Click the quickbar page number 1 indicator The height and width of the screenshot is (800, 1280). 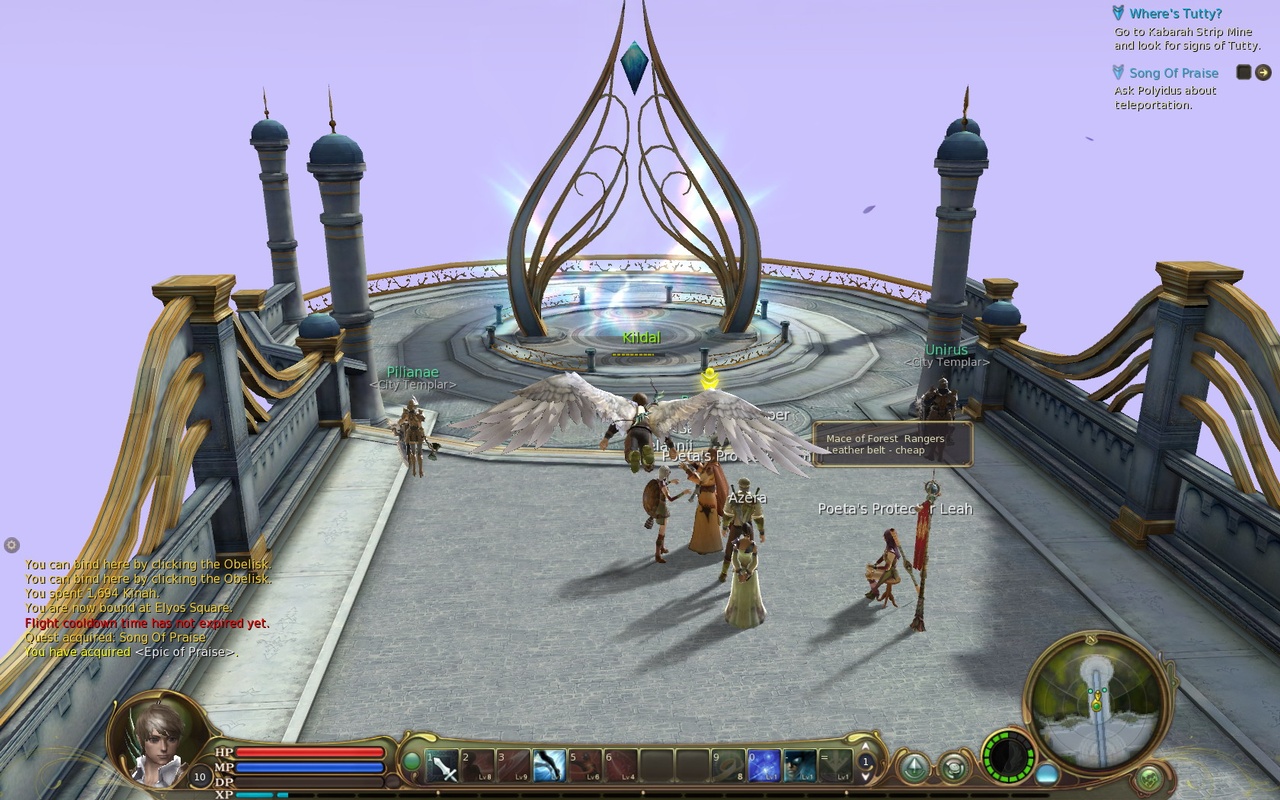coord(864,762)
